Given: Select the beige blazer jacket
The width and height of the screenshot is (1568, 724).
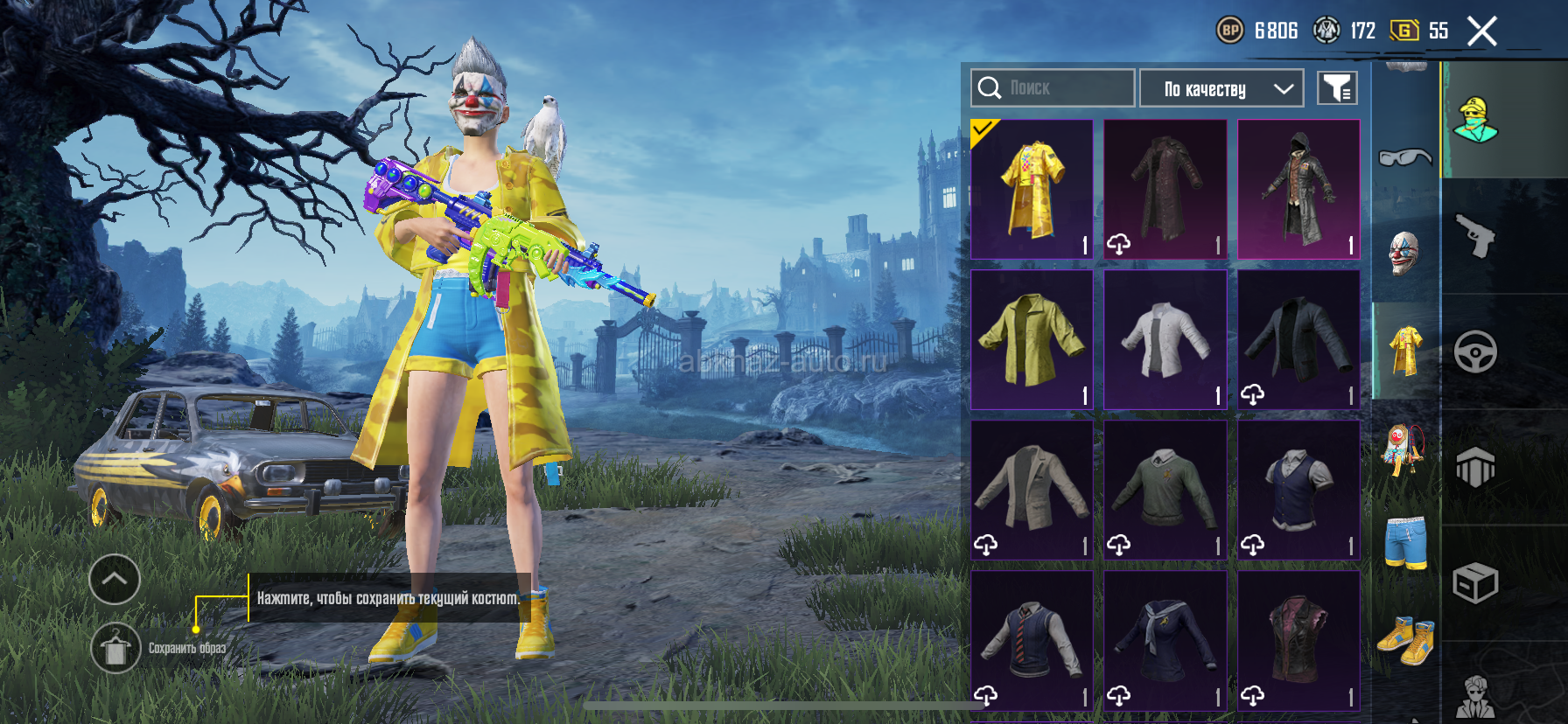Looking at the screenshot, I should 1032,490.
